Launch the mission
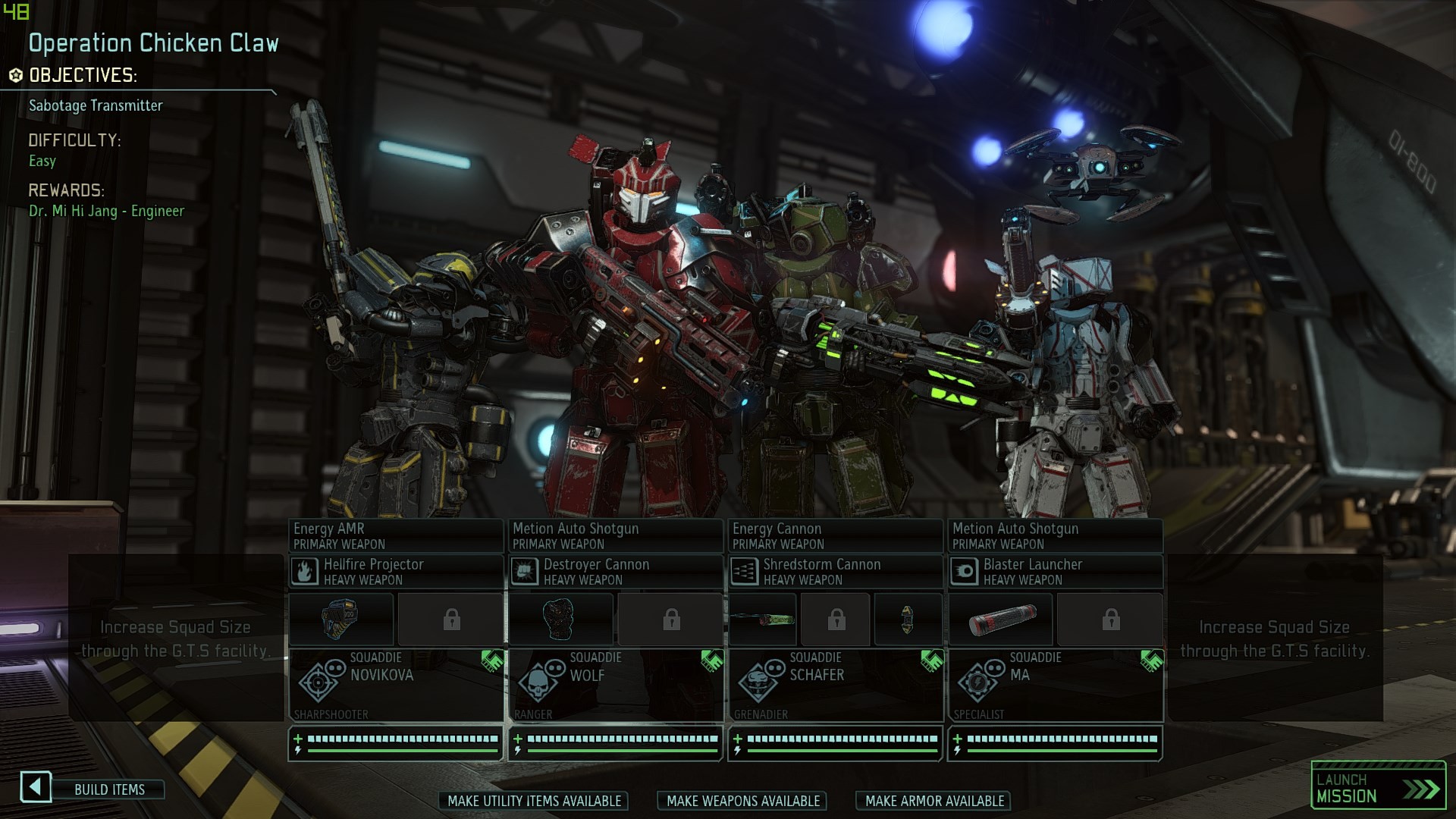Image resolution: width=1456 pixels, height=819 pixels. click(x=1378, y=787)
